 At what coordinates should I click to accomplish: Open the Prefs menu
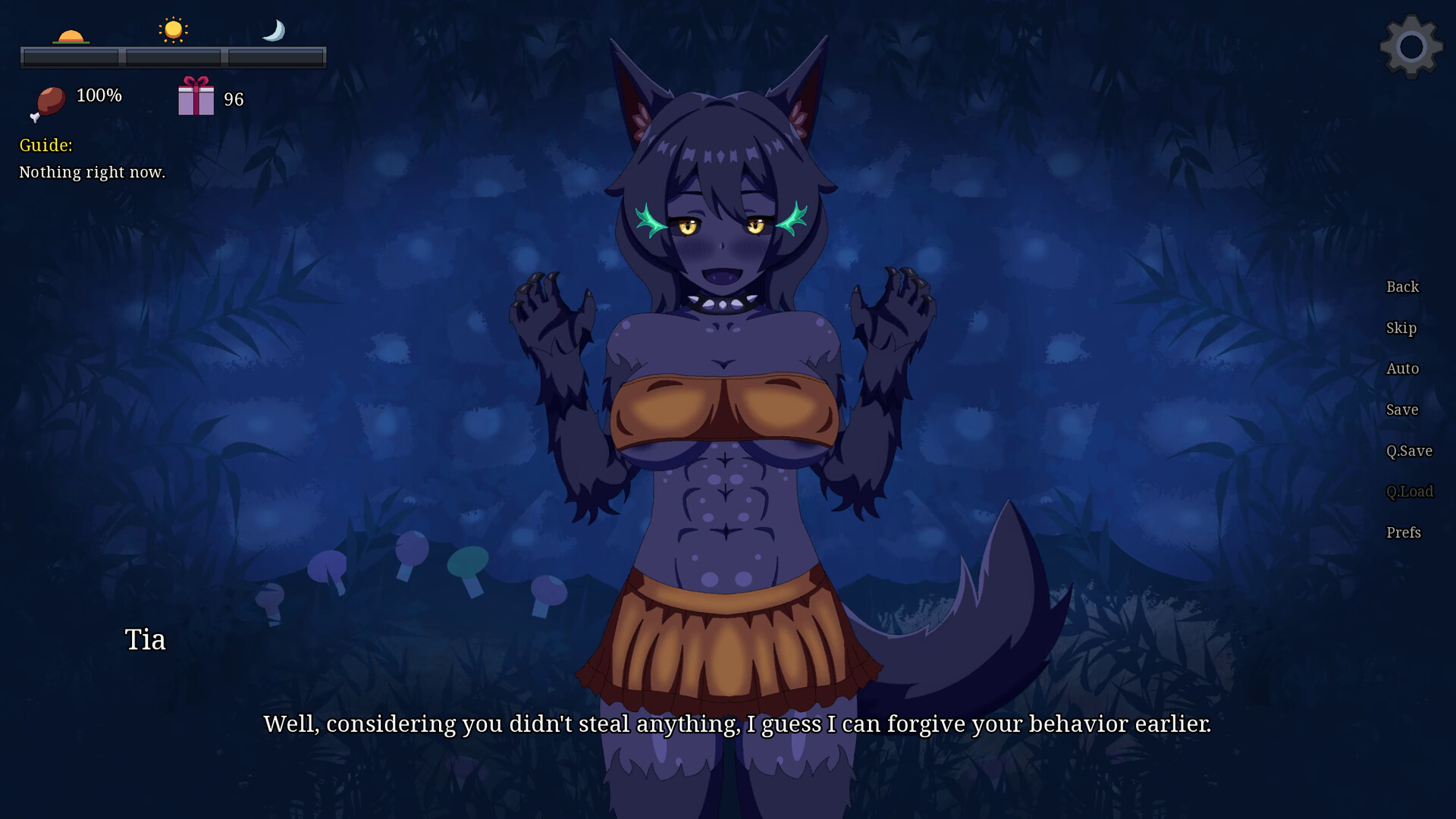point(1403,532)
